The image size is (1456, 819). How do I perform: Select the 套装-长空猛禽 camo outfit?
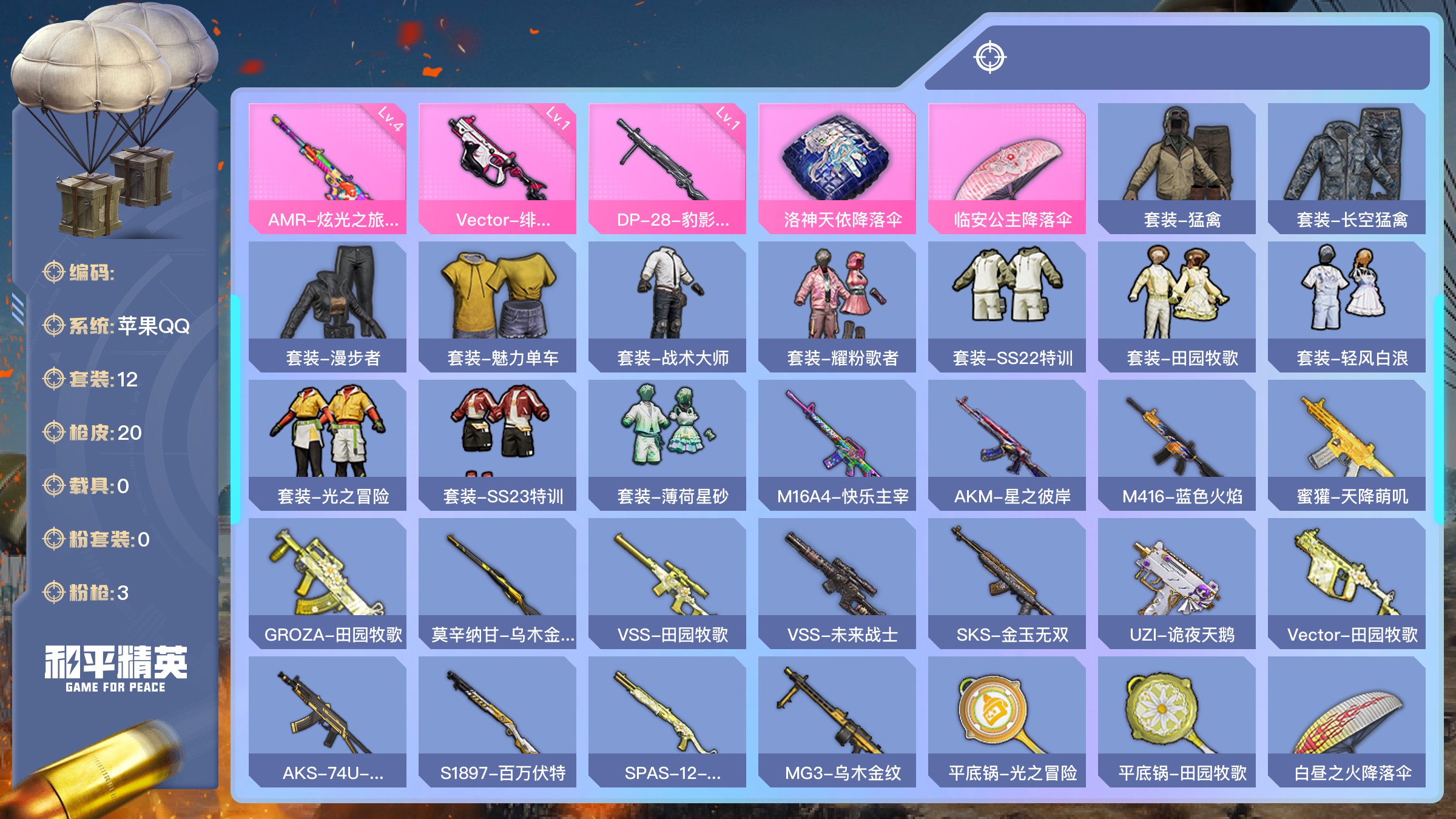pyautogui.click(x=1347, y=168)
